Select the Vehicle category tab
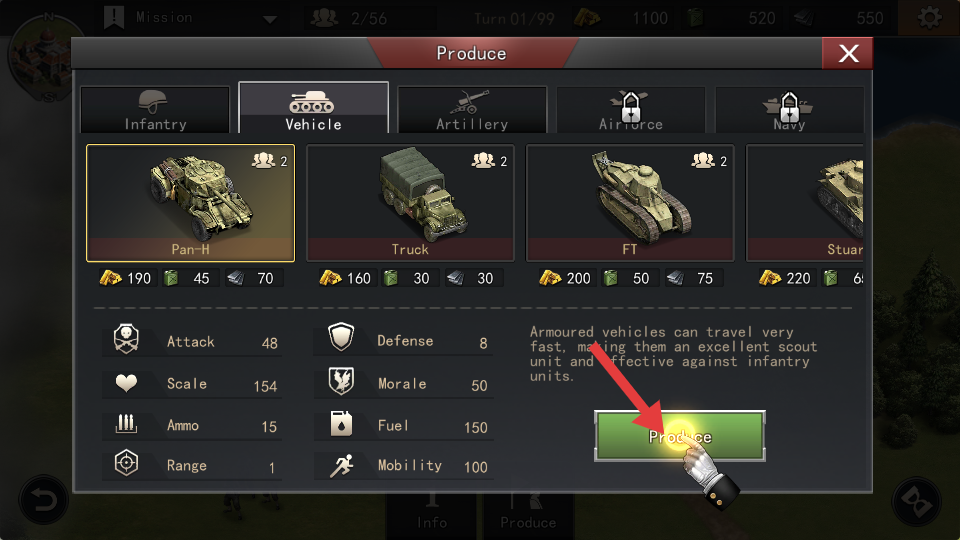 click(x=313, y=110)
